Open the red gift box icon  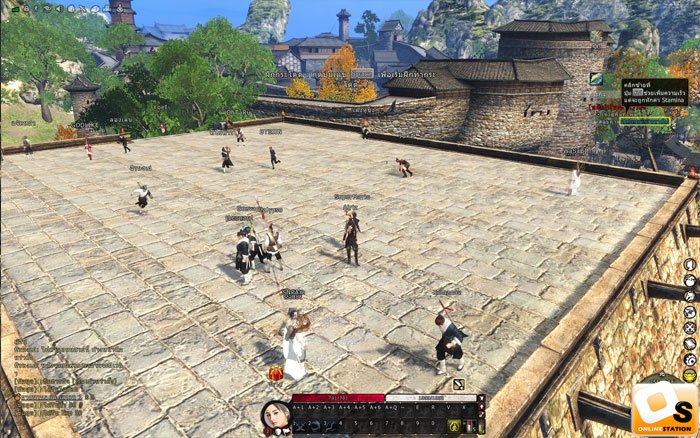tap(275, 374)
